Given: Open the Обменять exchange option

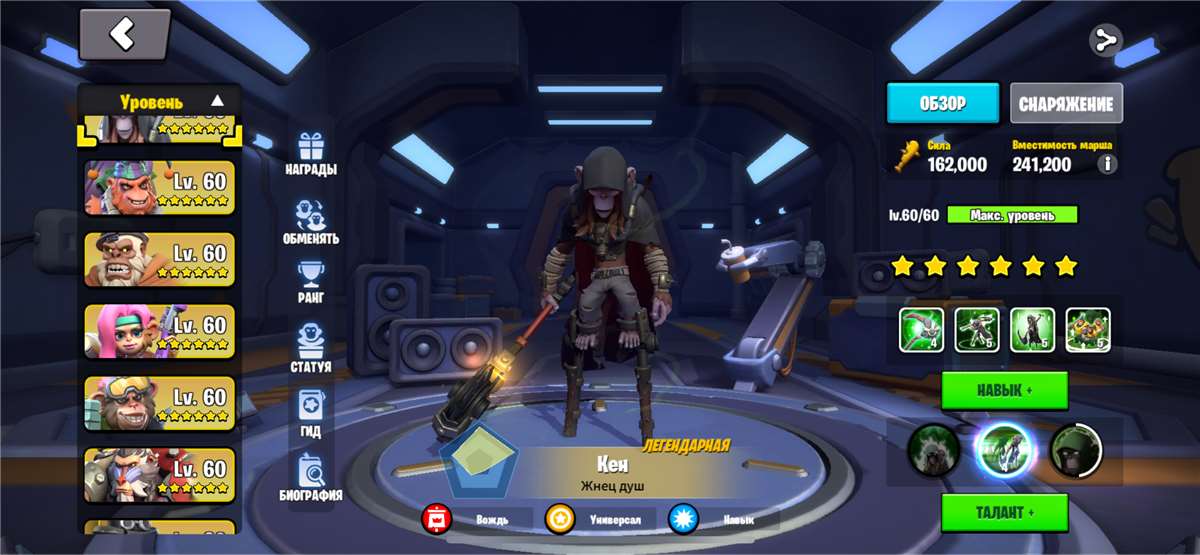Looking at the screenshot, I should [x=311, y=223].
